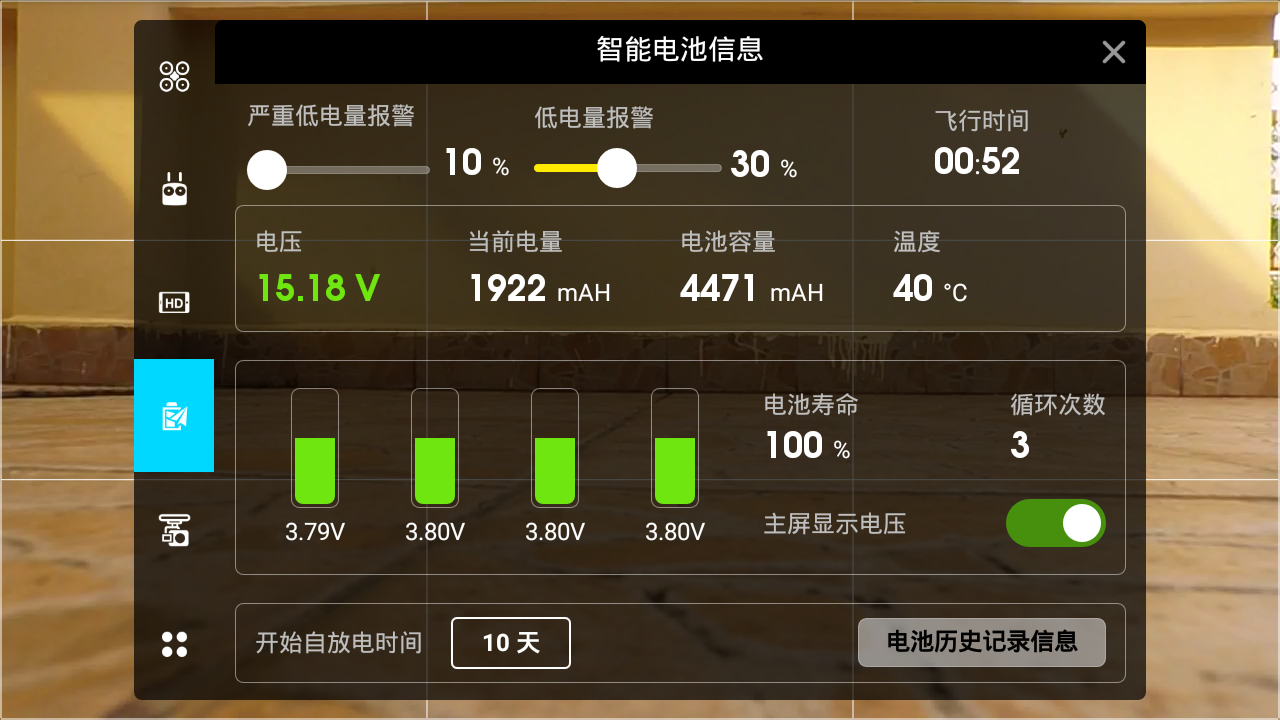Open the gimbal settings icon
Screen dimensions: 1280x720
[x=174, y=530]
